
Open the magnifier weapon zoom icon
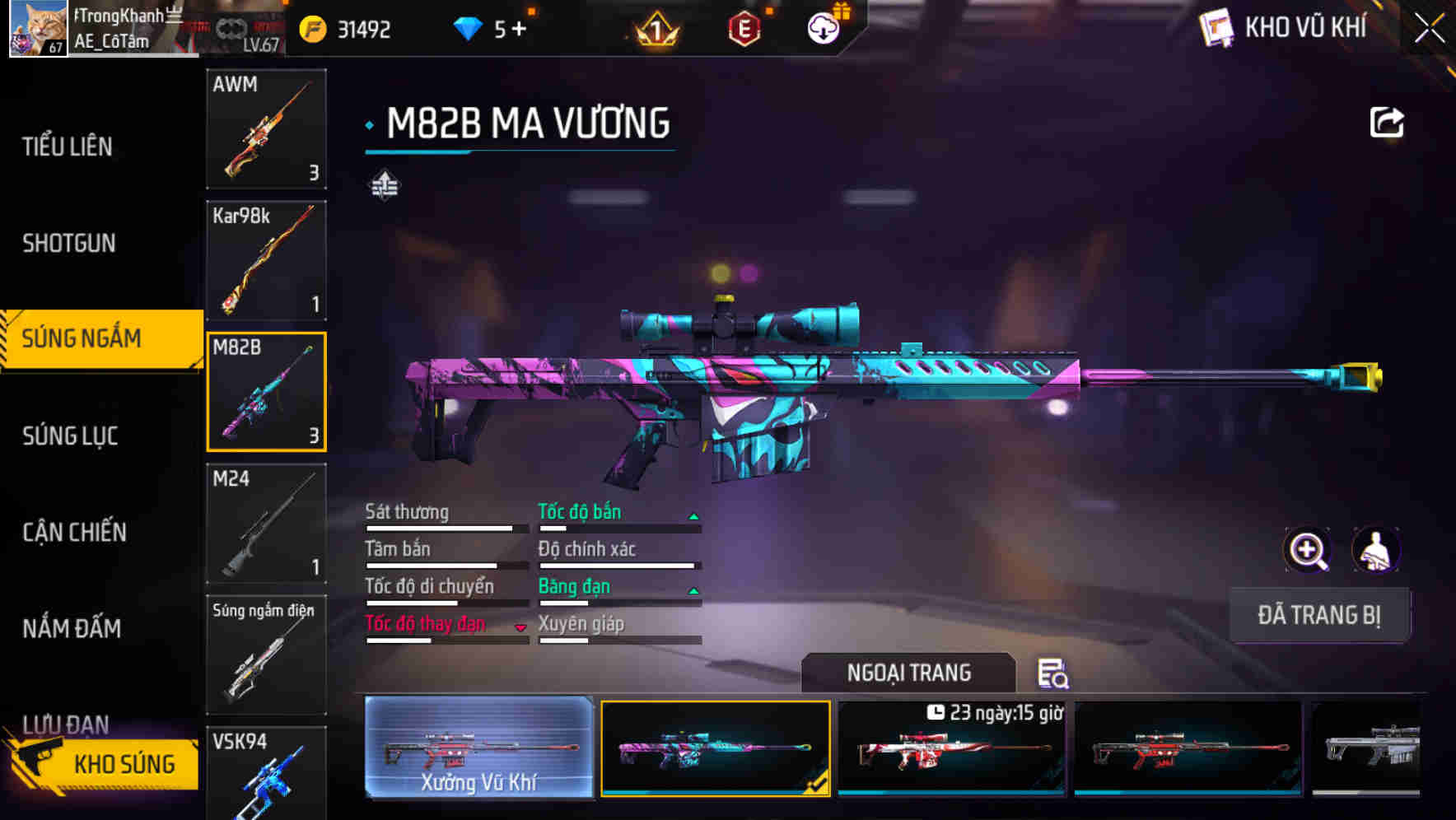(x=1306, y=550)
